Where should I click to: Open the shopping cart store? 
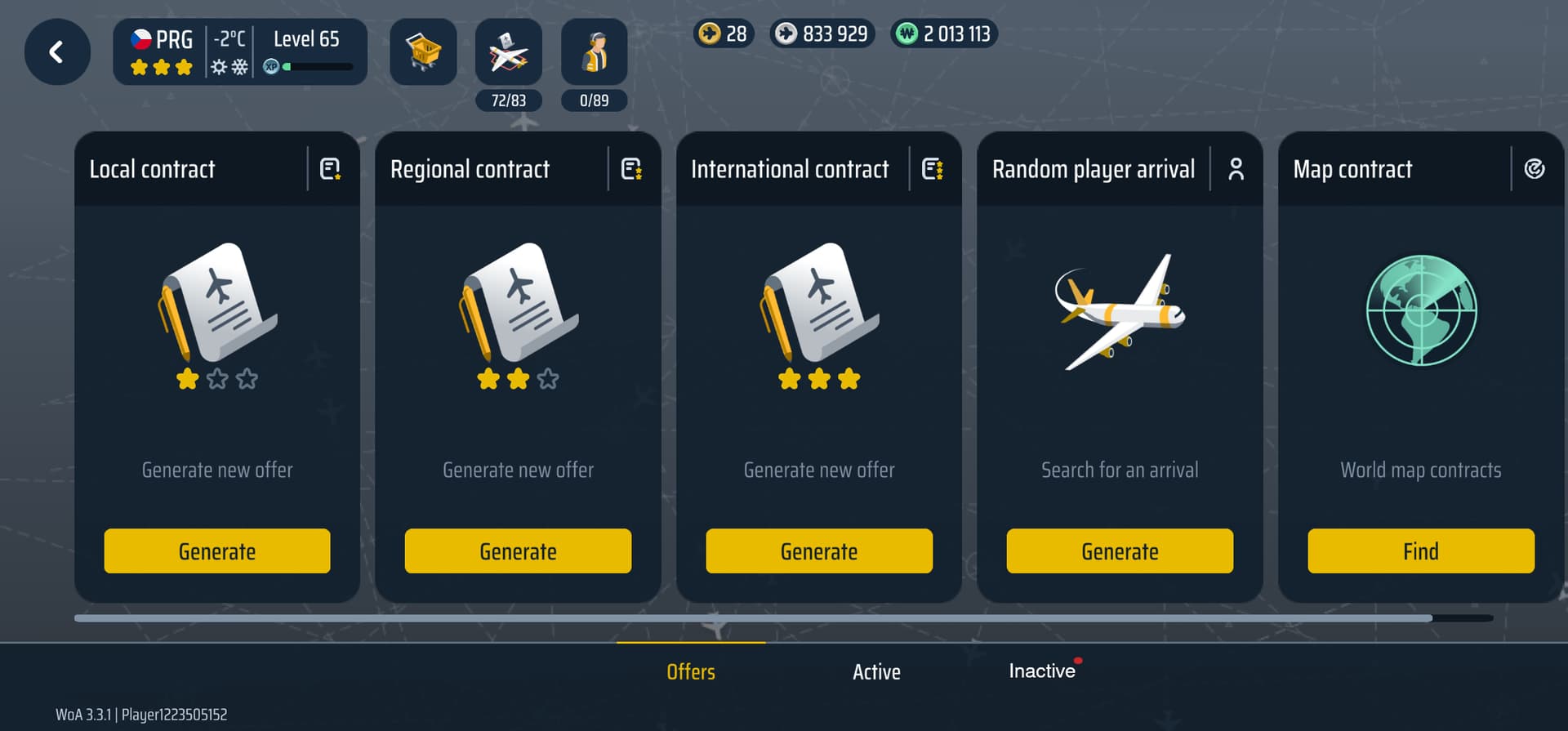[423, 52]
